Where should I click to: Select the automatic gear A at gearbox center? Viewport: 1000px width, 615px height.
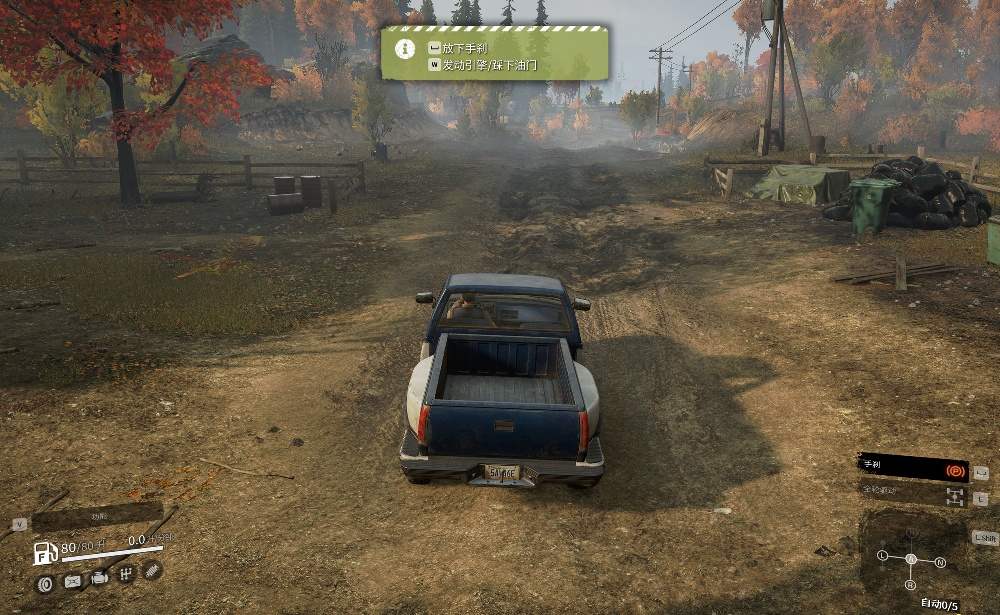pyautogui.click(x=910, y=559)
